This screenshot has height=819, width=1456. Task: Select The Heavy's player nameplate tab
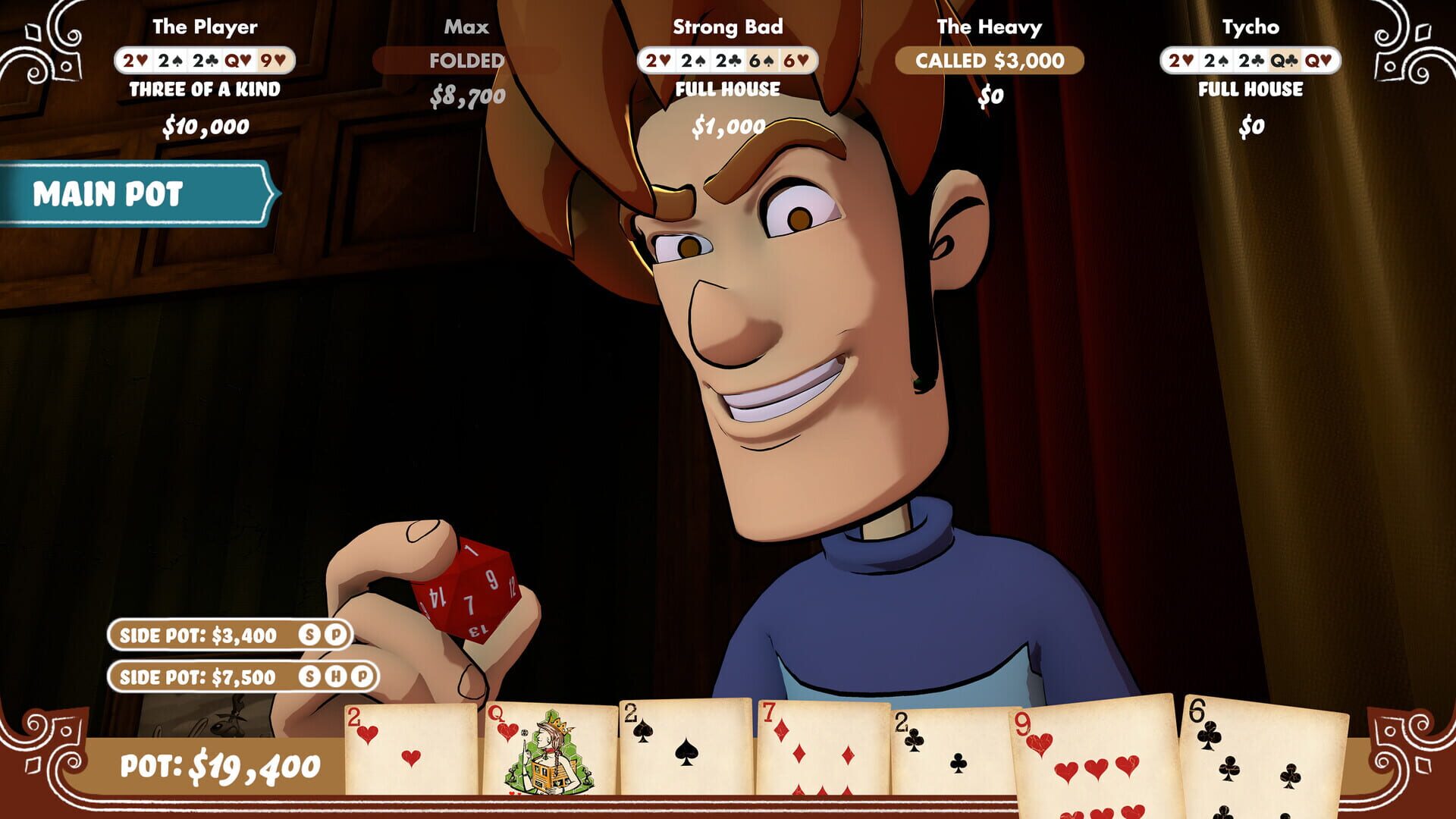point(988,25)
